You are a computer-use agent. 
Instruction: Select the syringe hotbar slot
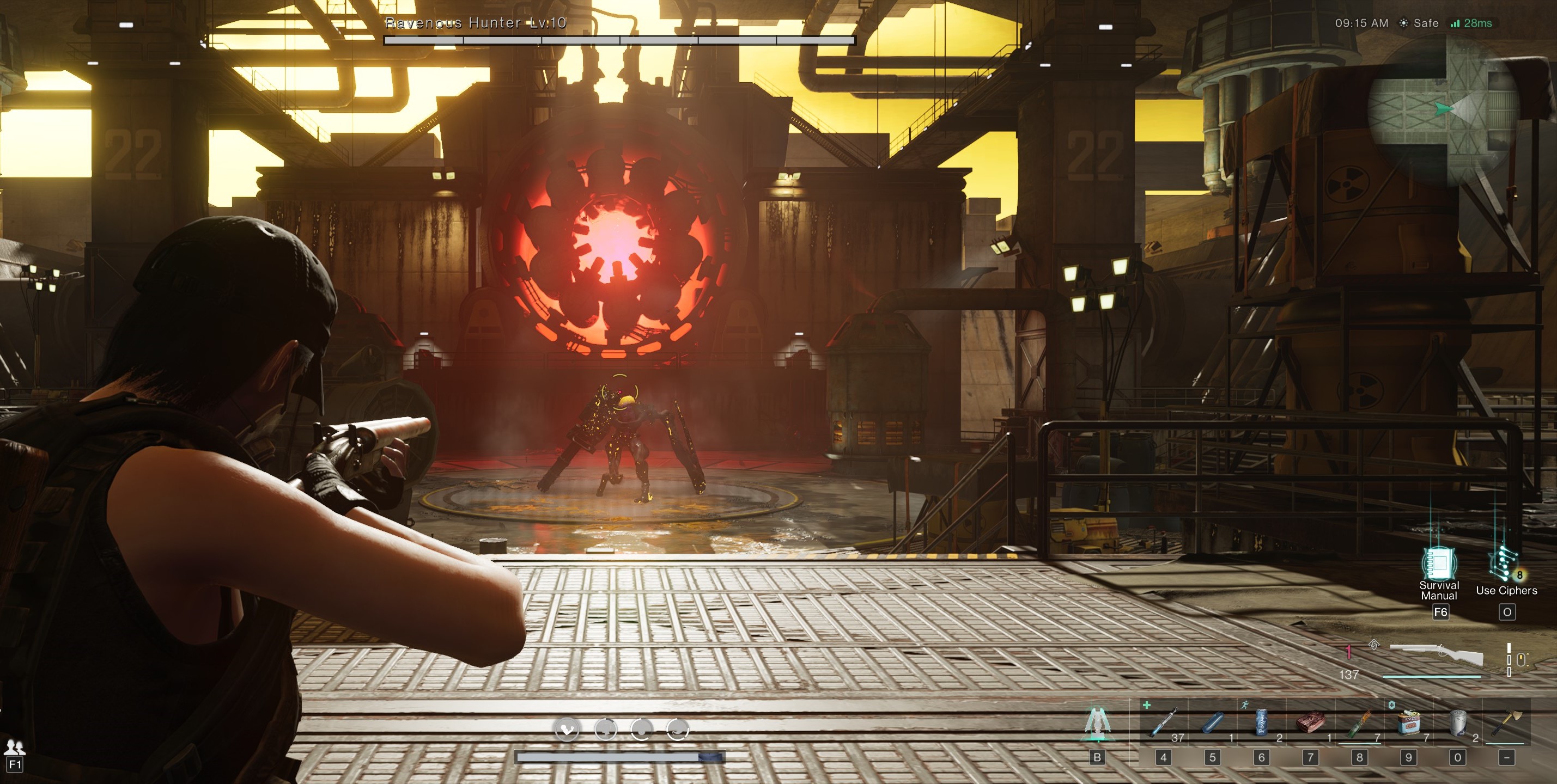click(1164, 722)
